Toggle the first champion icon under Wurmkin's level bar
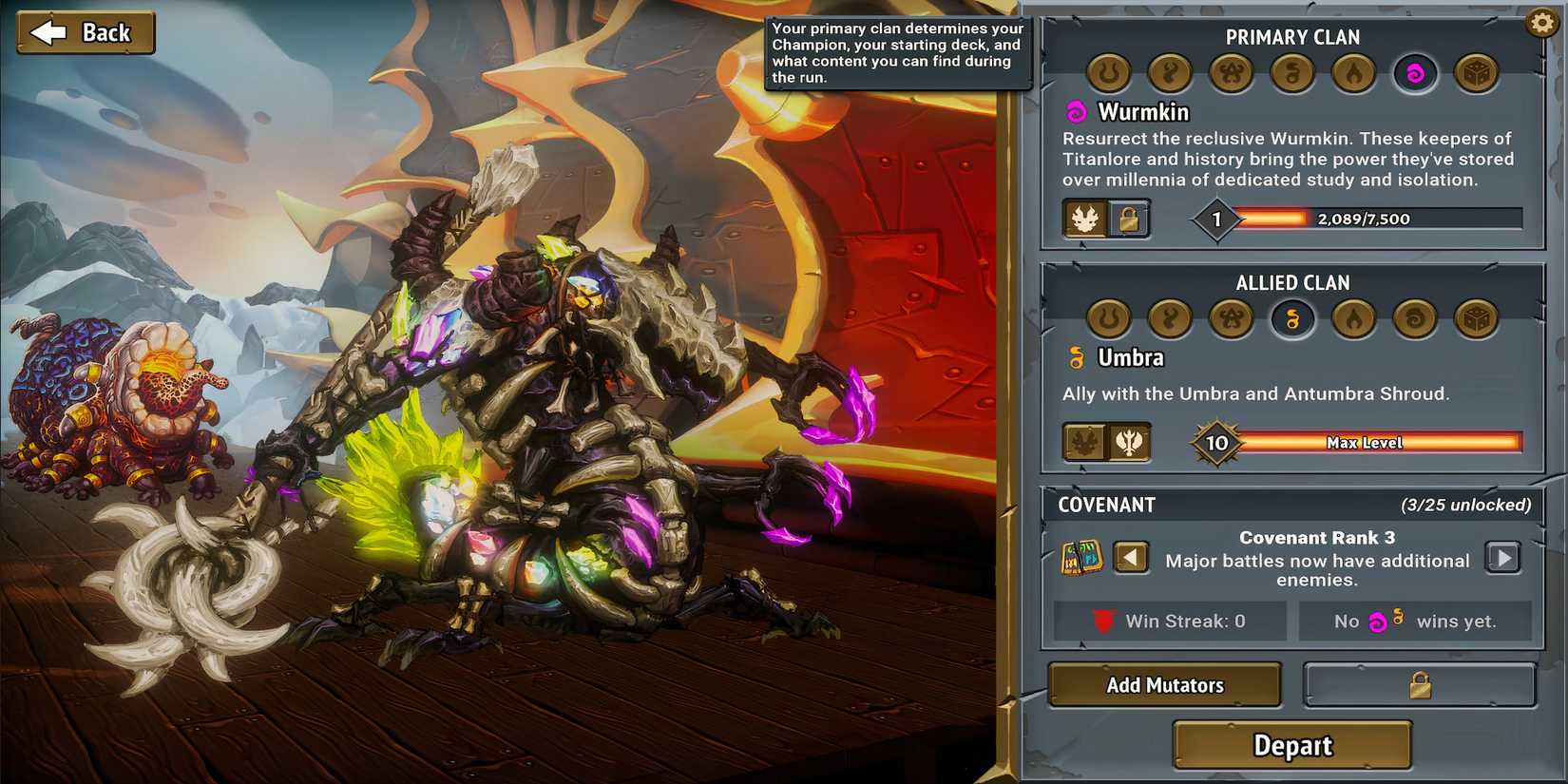This screenshot has width=1568, height=784. pyautogui.click(x=1086, y=220)
